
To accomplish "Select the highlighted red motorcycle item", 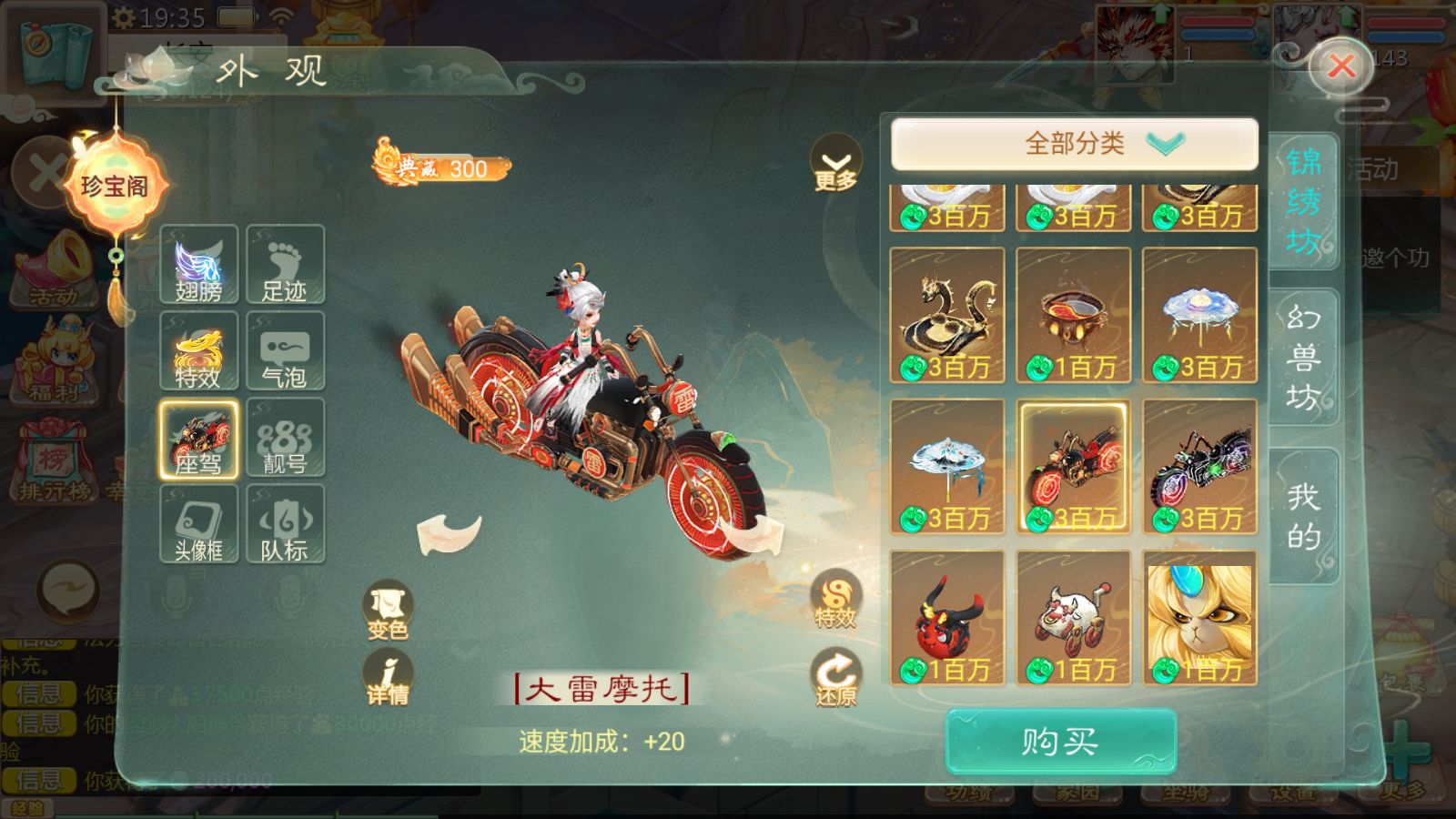I will (x=1074, y=464).
